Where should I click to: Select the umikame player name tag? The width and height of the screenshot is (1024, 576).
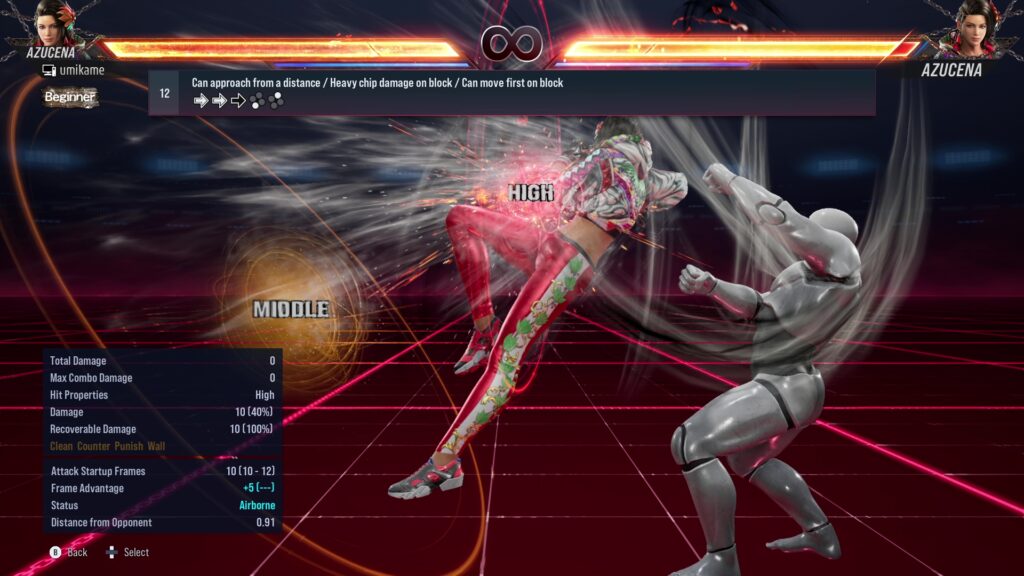[x=72, y=70]
